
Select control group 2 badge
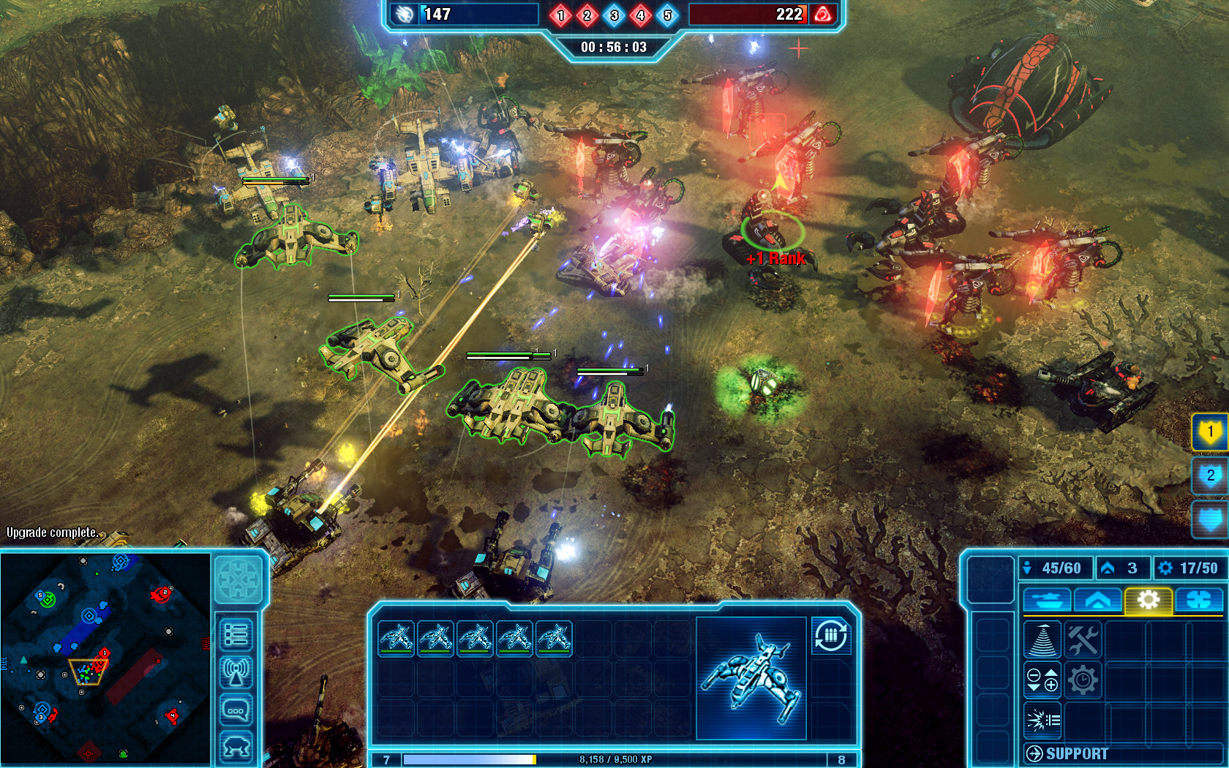coord(1210,476)
